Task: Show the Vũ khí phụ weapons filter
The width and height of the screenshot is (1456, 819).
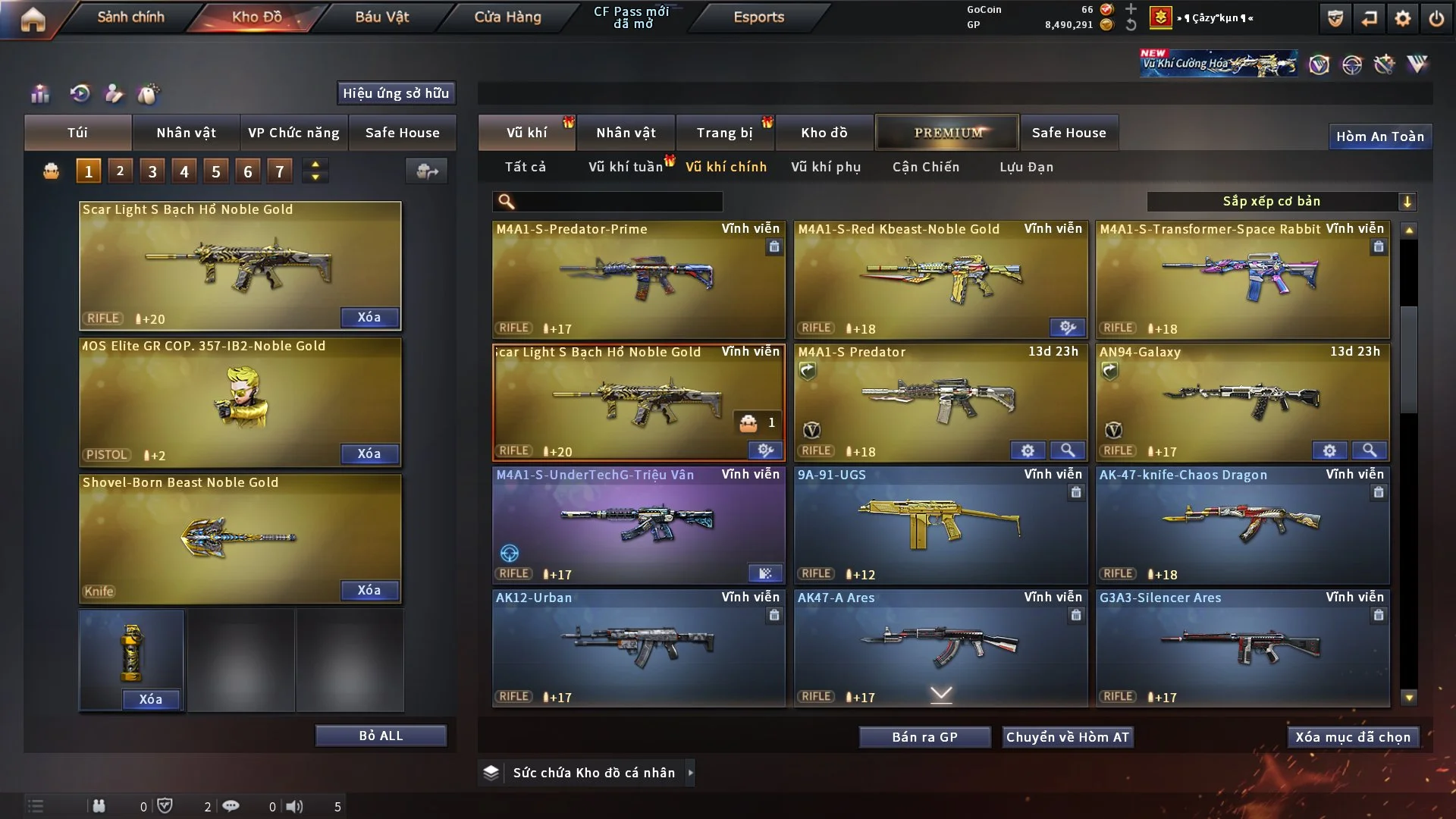Action: click(x=825, y=167)
